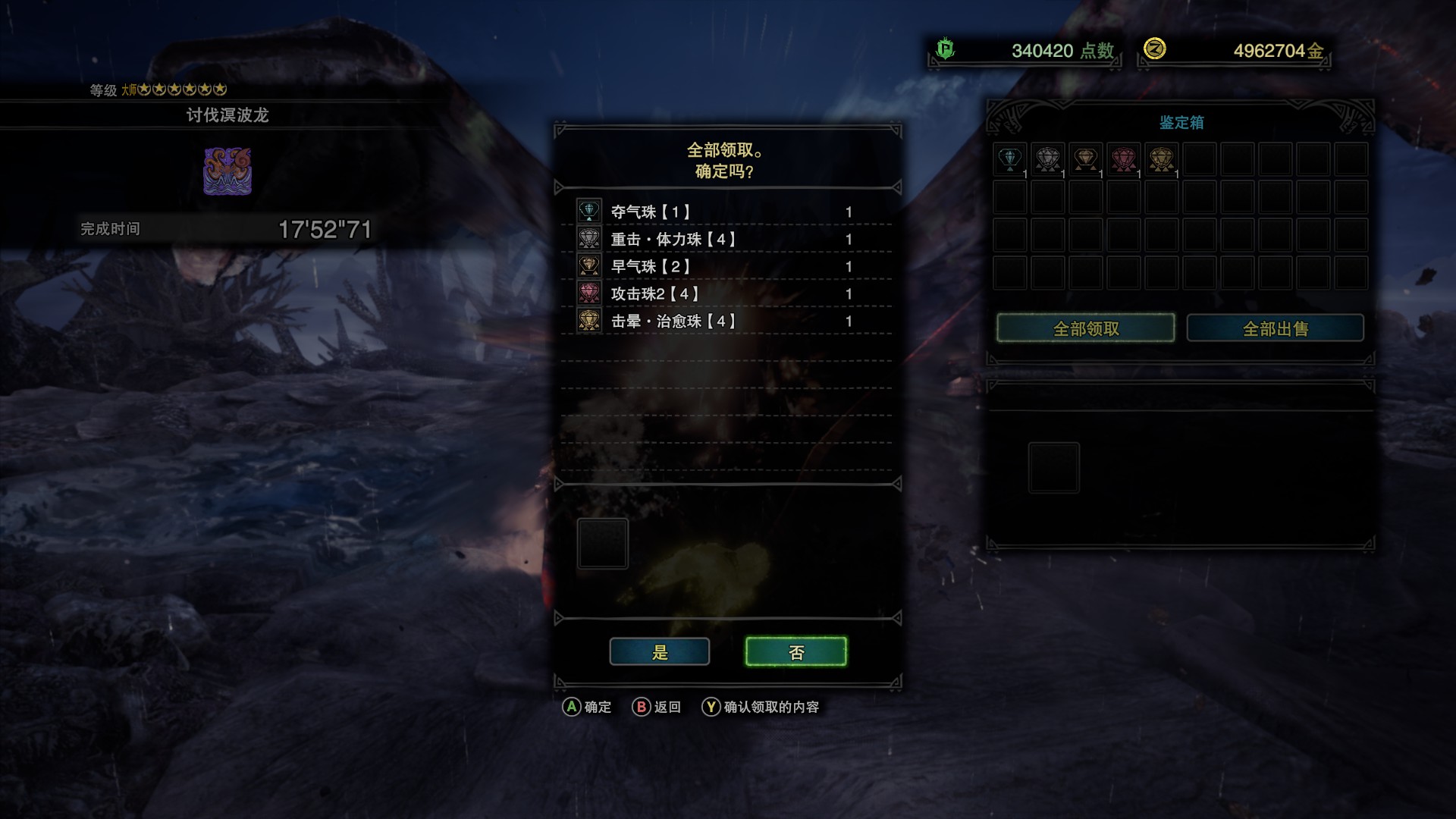1456x819 pixels.
Task: Select the first gem in the 鉴定箱 grid
Action: (1009, 158)
